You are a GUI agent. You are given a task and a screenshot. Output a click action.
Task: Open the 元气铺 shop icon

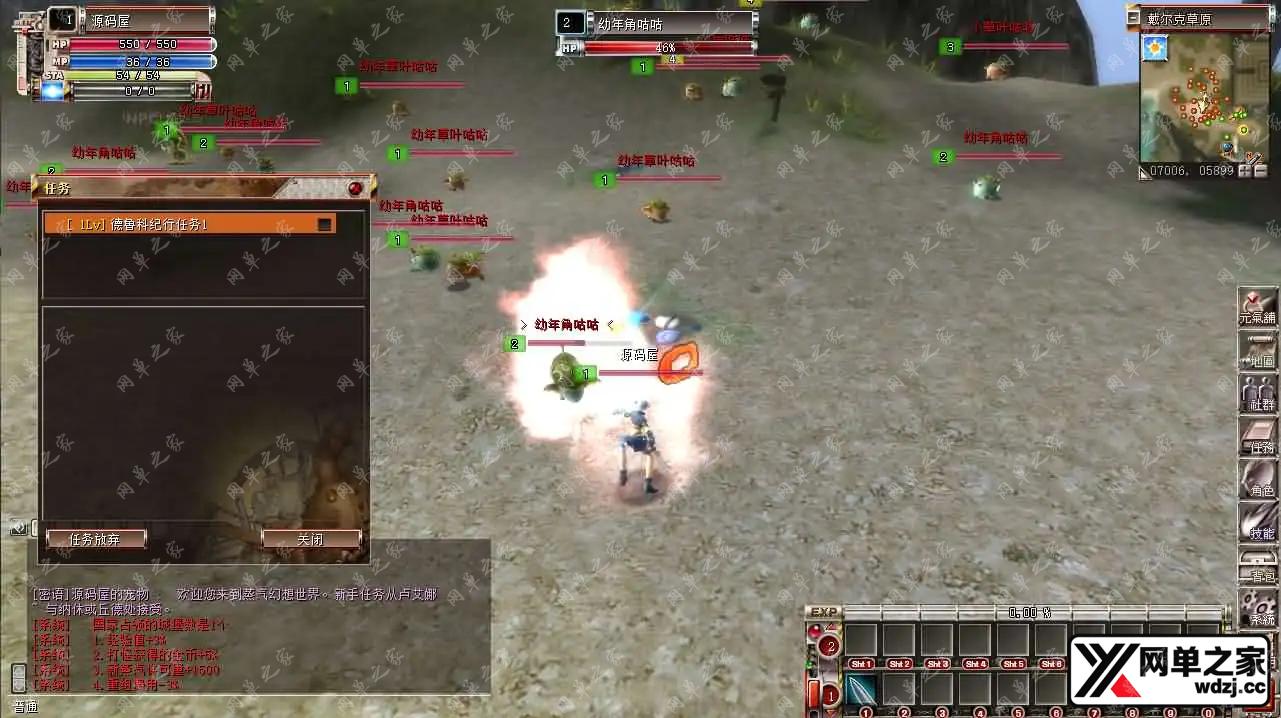click(x=1257, y=304)
